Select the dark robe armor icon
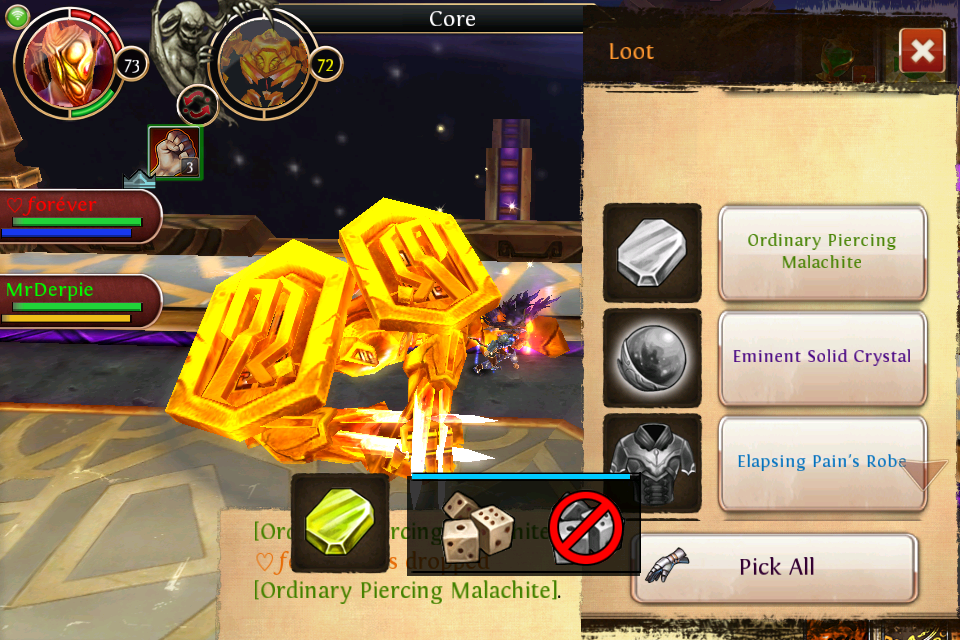The height and width of the screenshot is (640, 960). click(652, 463)
